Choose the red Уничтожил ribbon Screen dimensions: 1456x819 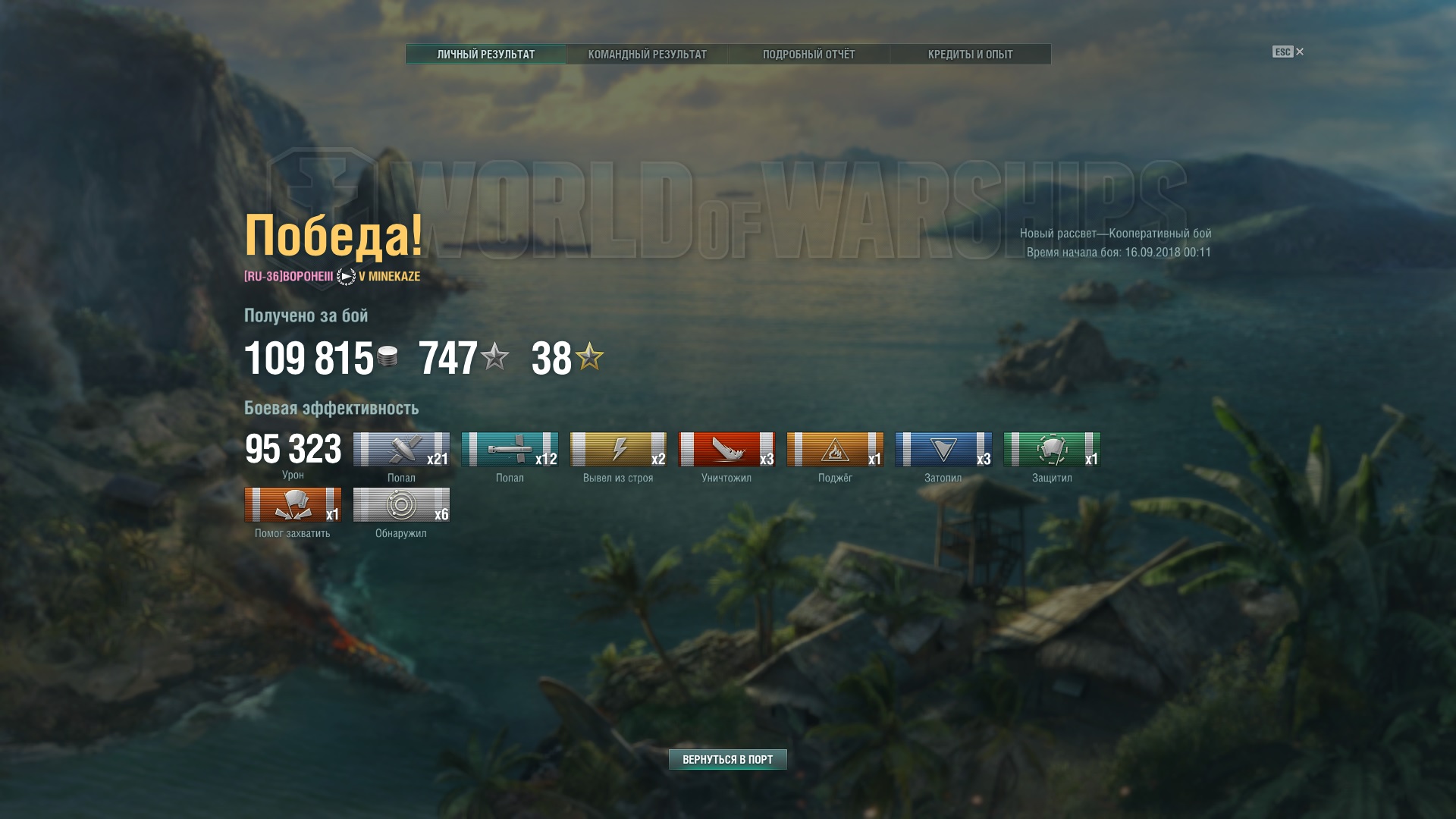coord(726,450)
